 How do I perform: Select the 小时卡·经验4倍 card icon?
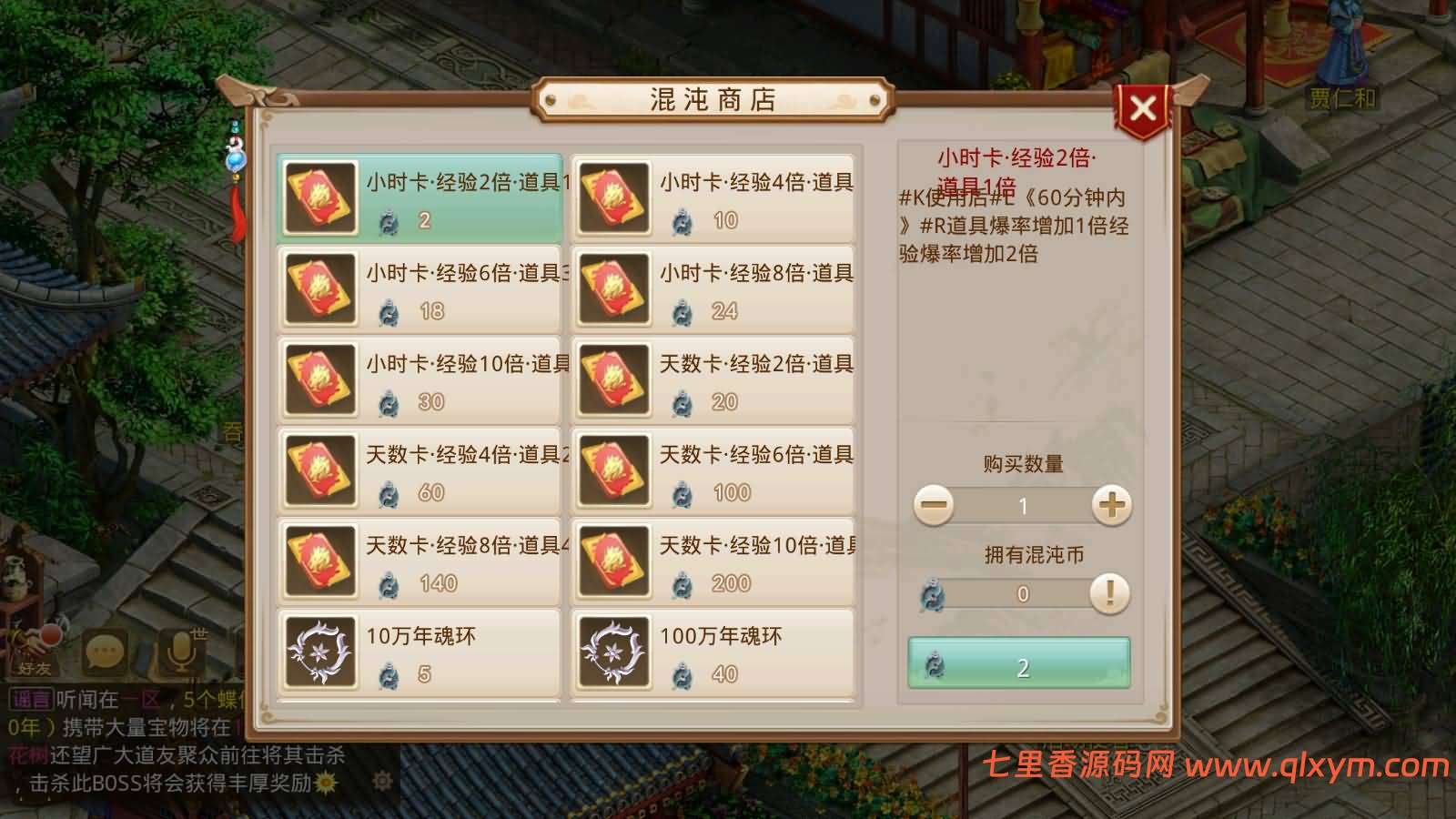pos(614,197)
